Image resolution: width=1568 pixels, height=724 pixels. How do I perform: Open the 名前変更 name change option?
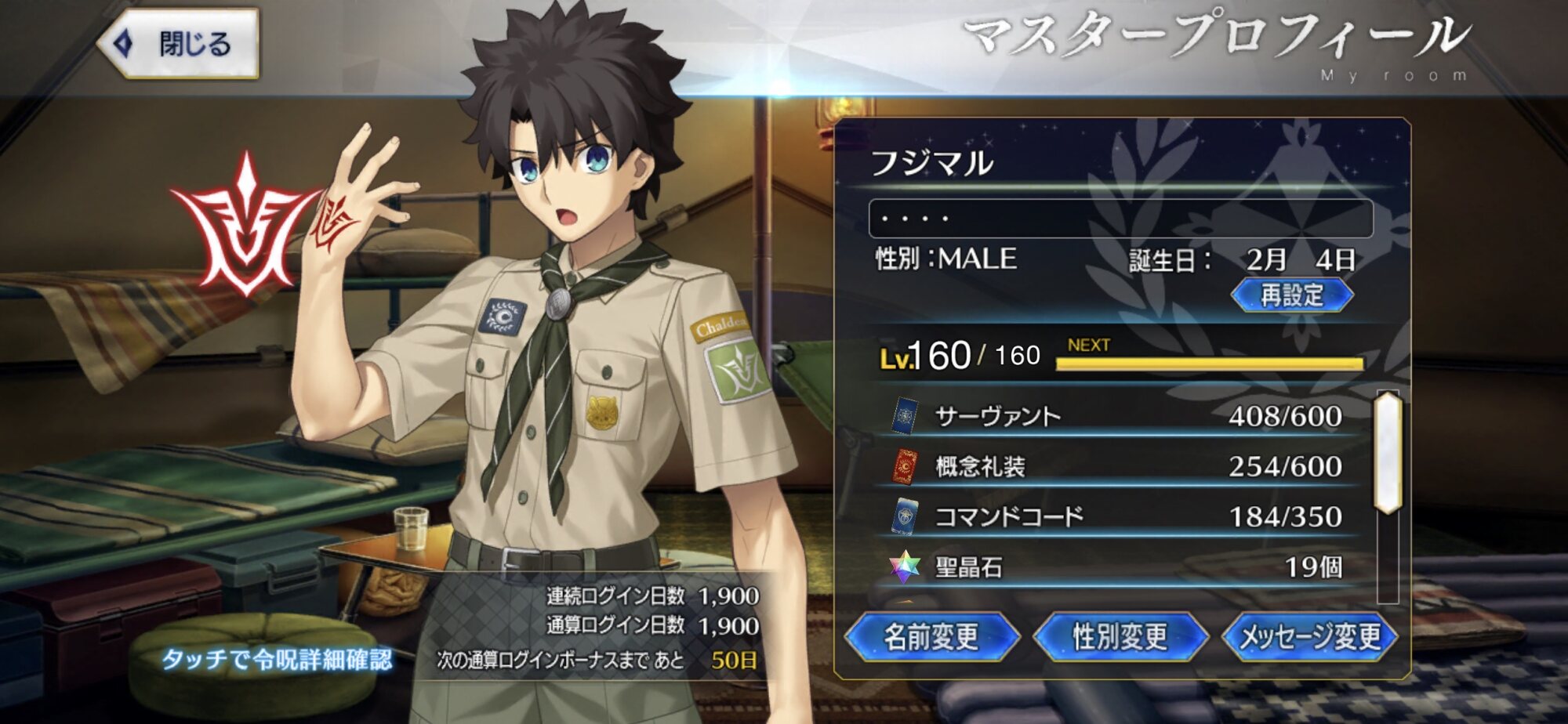tap(931, 636)
